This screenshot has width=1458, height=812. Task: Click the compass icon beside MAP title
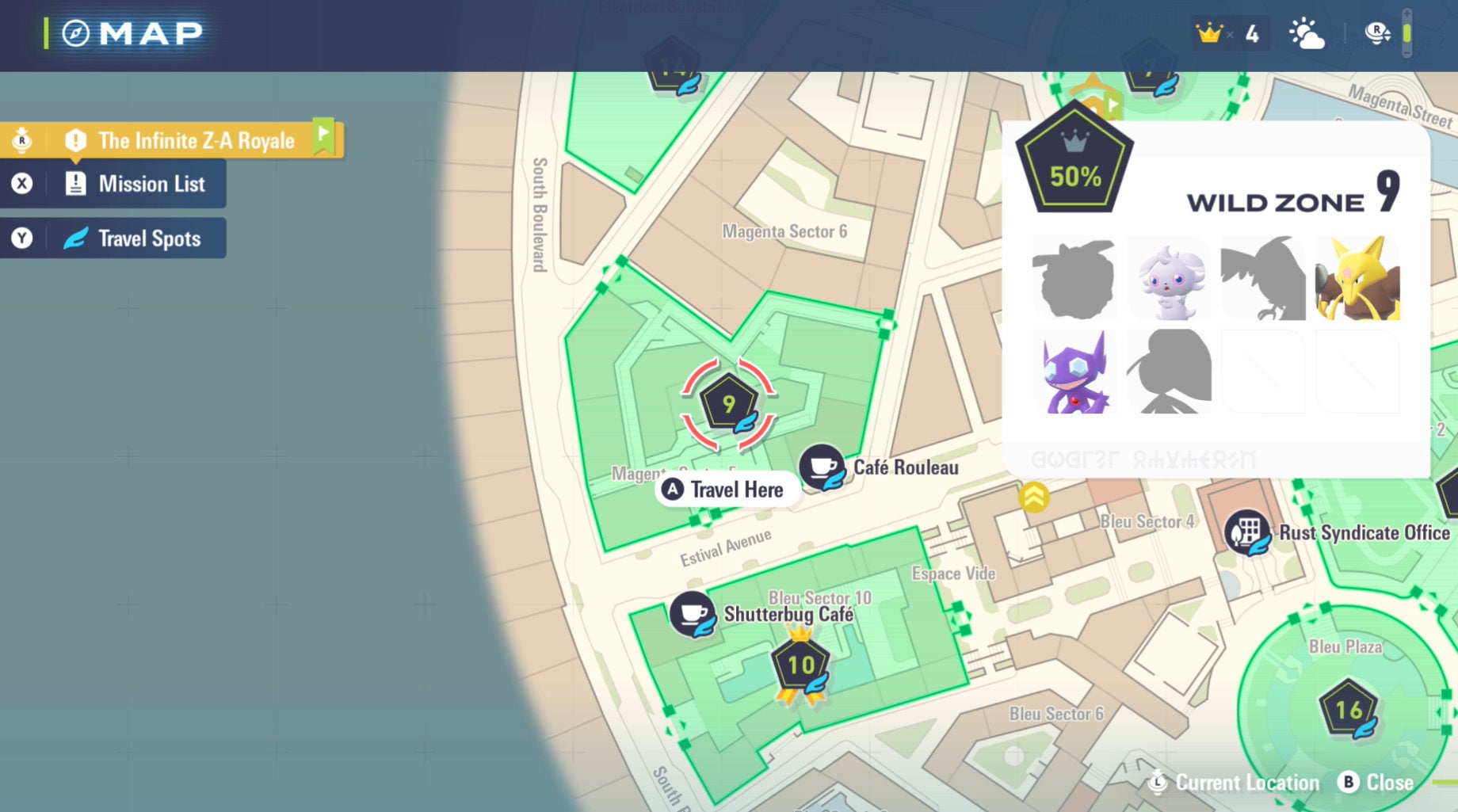click(x=74, y=32)
